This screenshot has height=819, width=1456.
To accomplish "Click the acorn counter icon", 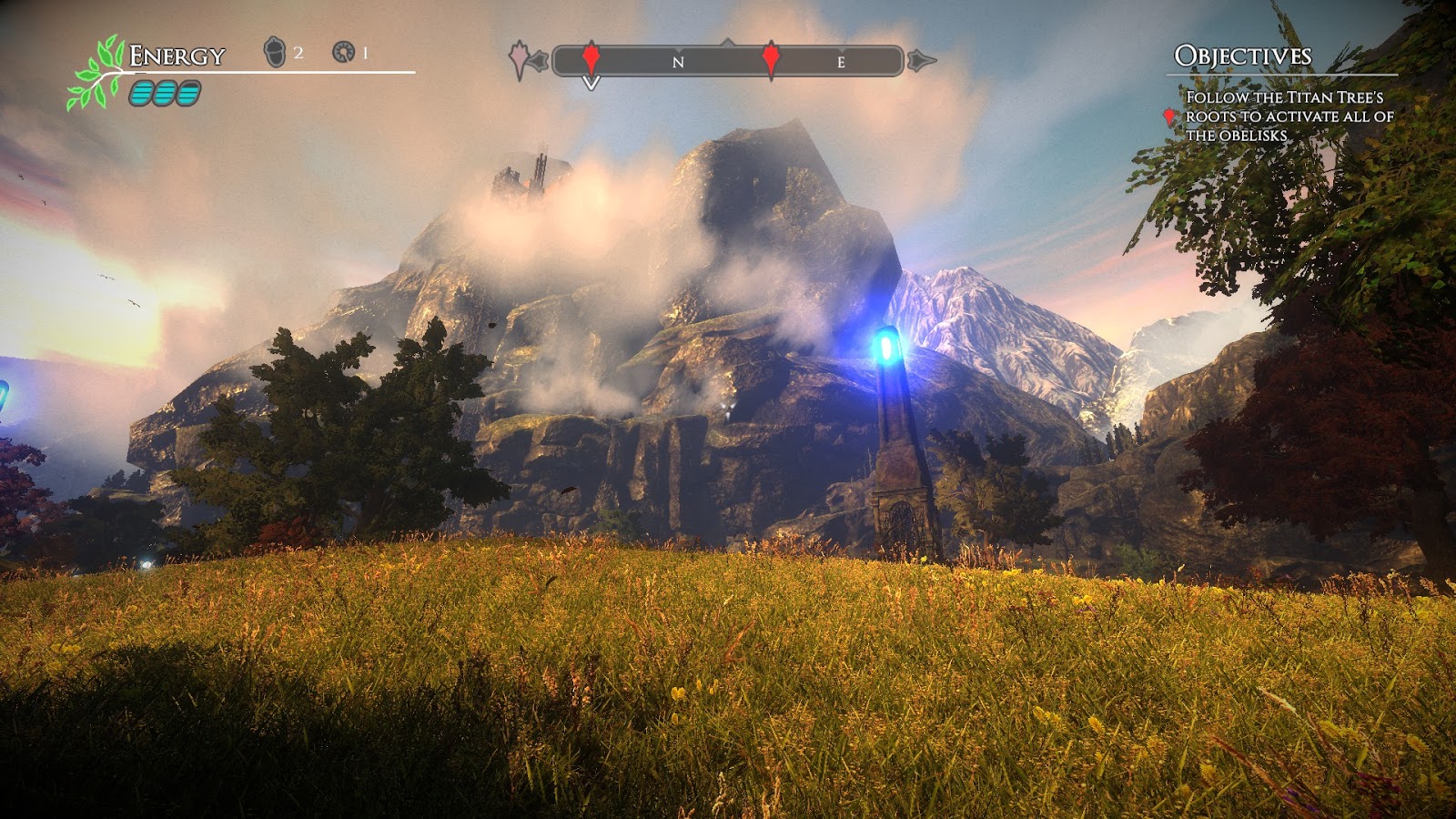I will click(274, 52).
